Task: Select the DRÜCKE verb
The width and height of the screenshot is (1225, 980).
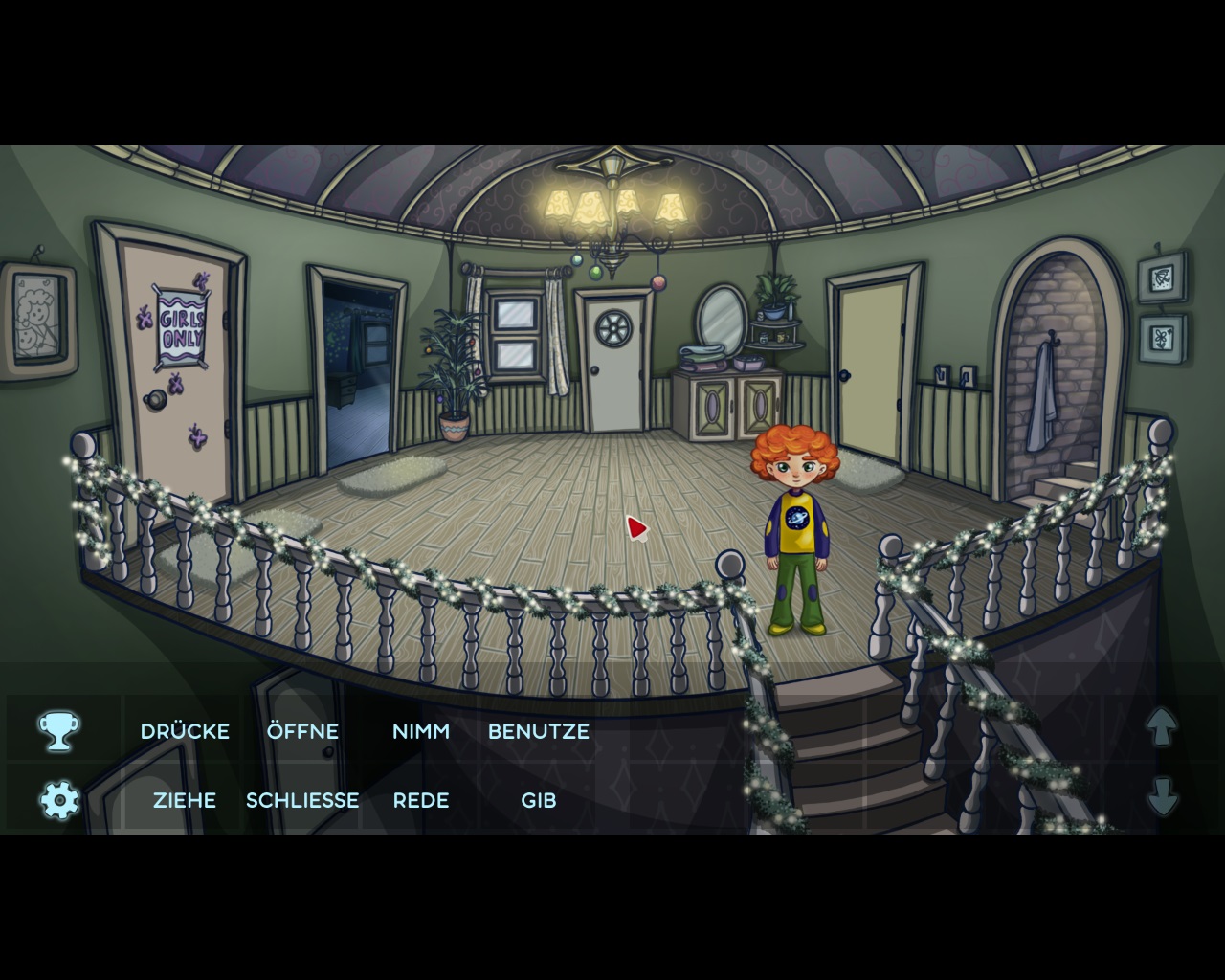Action: (185, 731)
